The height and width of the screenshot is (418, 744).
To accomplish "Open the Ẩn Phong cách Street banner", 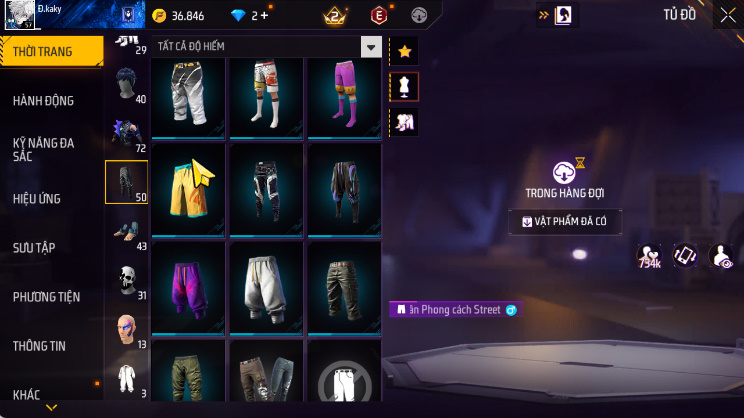I will (456, 310).
